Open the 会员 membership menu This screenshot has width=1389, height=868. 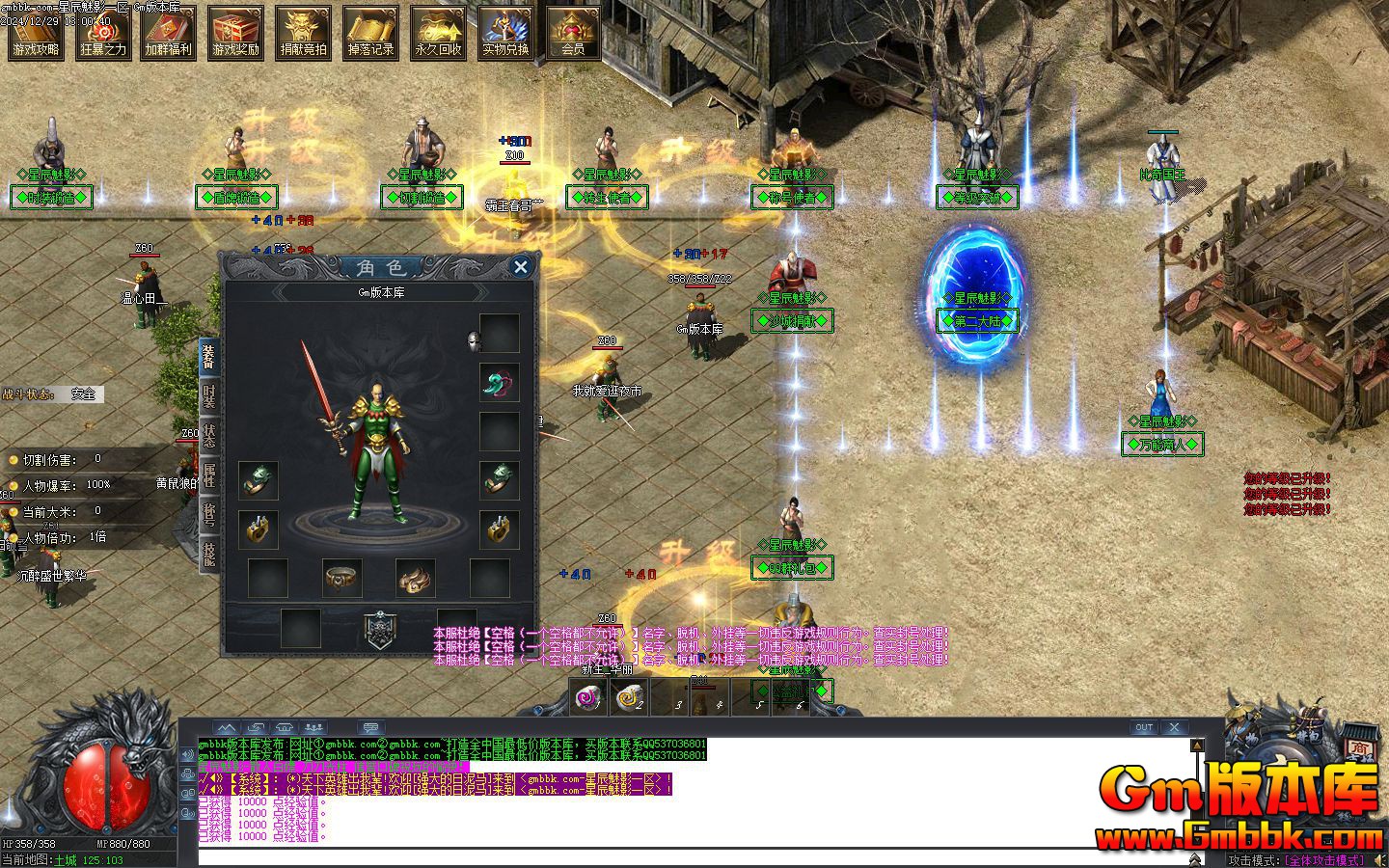pyautogui.click(x=573, y=32)
